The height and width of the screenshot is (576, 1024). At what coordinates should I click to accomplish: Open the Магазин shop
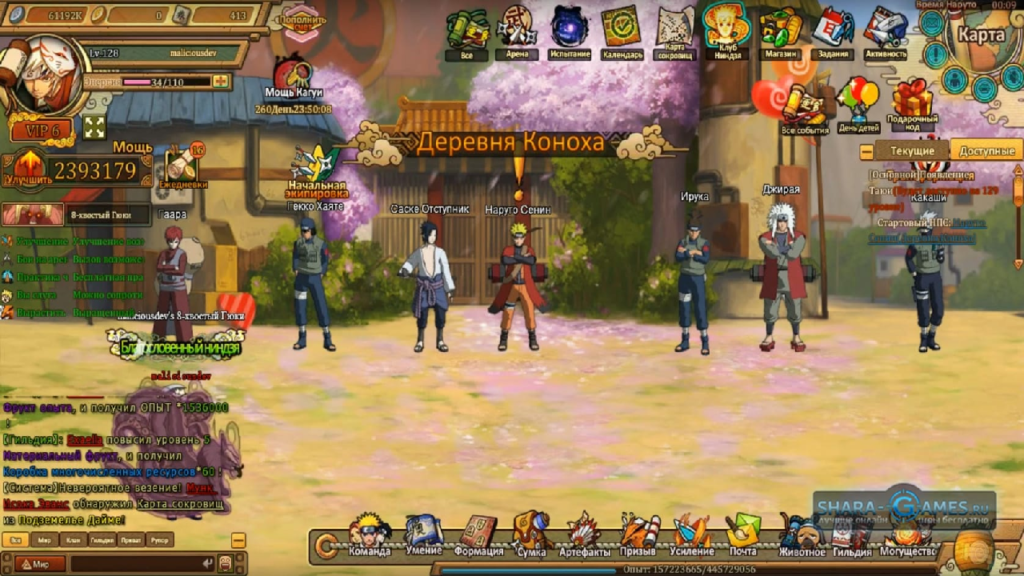click(x=779, y=30)
